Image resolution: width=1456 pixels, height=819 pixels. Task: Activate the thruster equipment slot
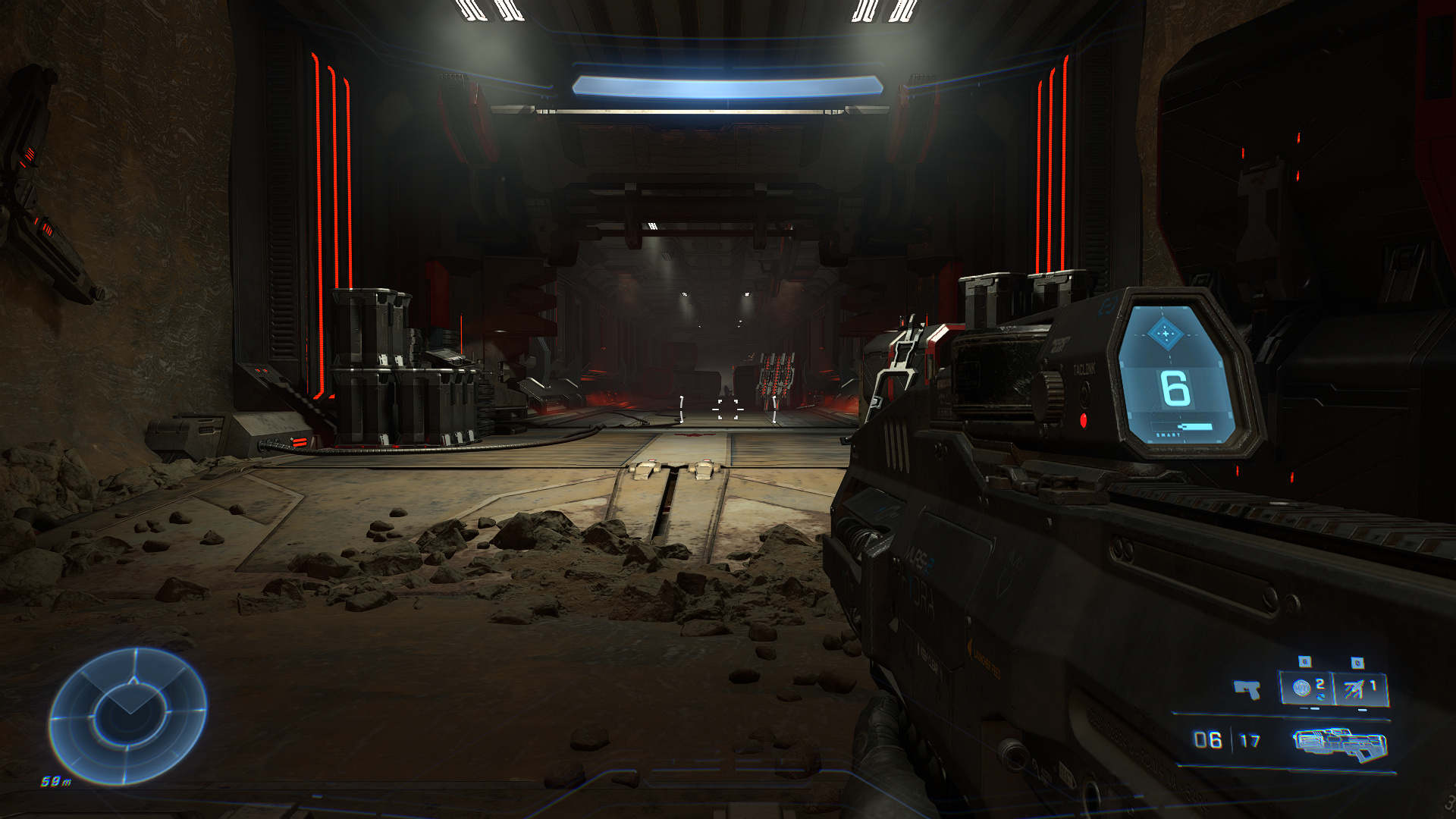click(1360, 689)
